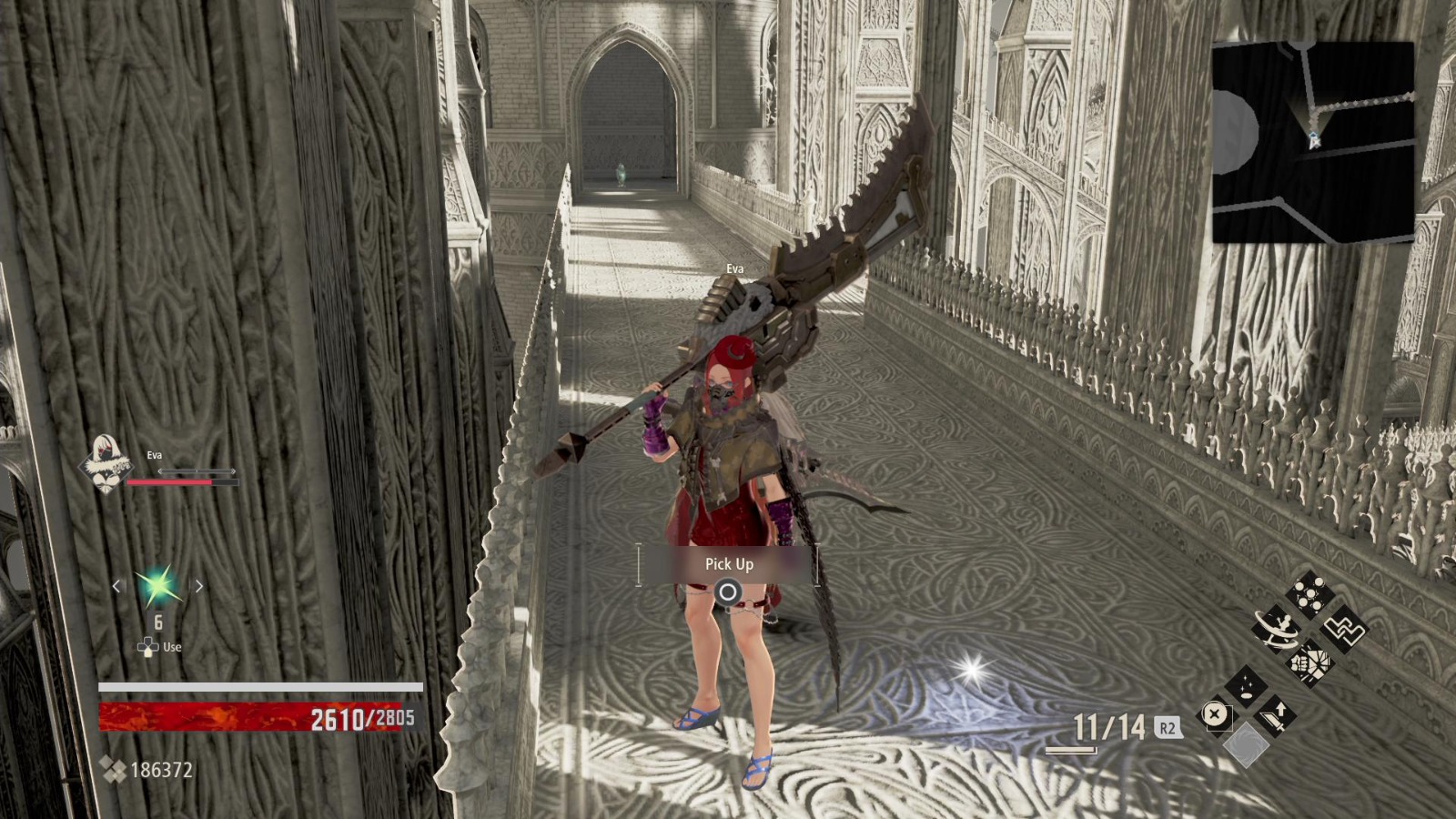The image size is (1456, 819).
Task: Click the haze crystal icon beside 186372
Action: pos(113,769)
